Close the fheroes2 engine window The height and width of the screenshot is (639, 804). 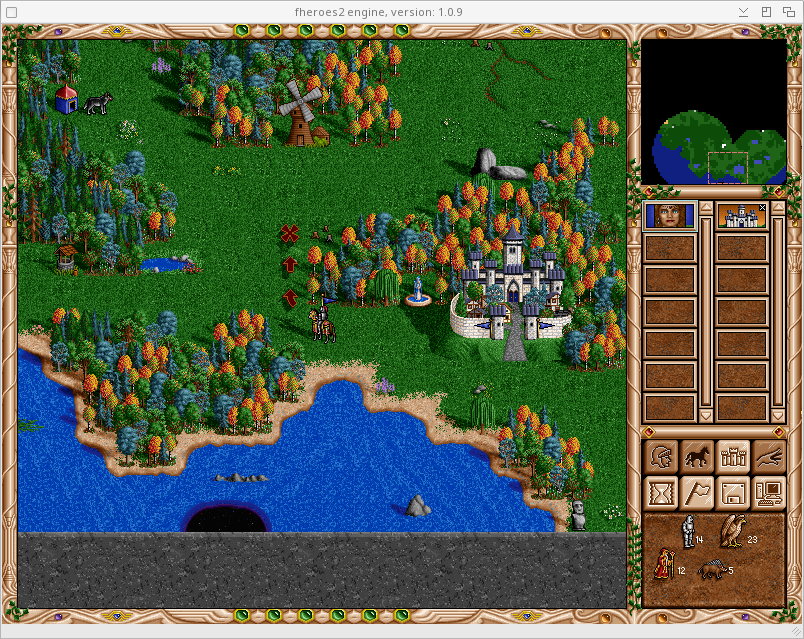click(x=787, y=12)
